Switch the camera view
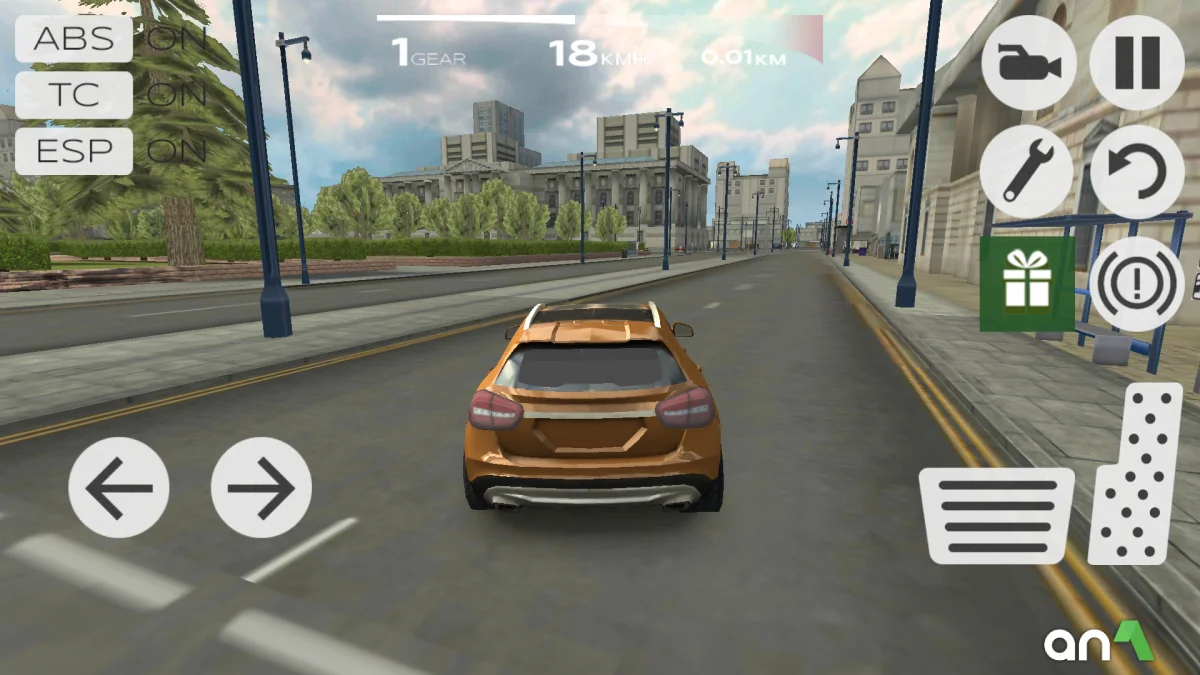The height and width of the screenshot is (675, 1200). [x=1029, y=62]
